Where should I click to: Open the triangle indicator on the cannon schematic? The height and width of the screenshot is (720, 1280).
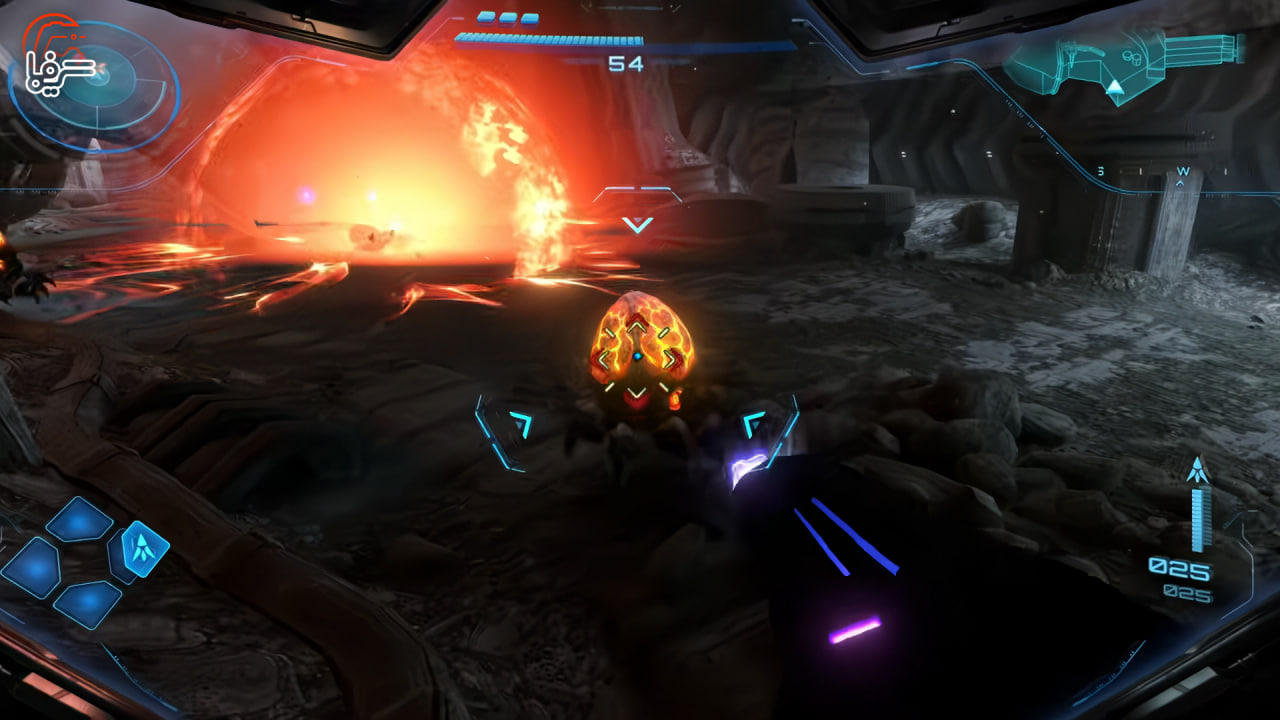click(1113, 88)
